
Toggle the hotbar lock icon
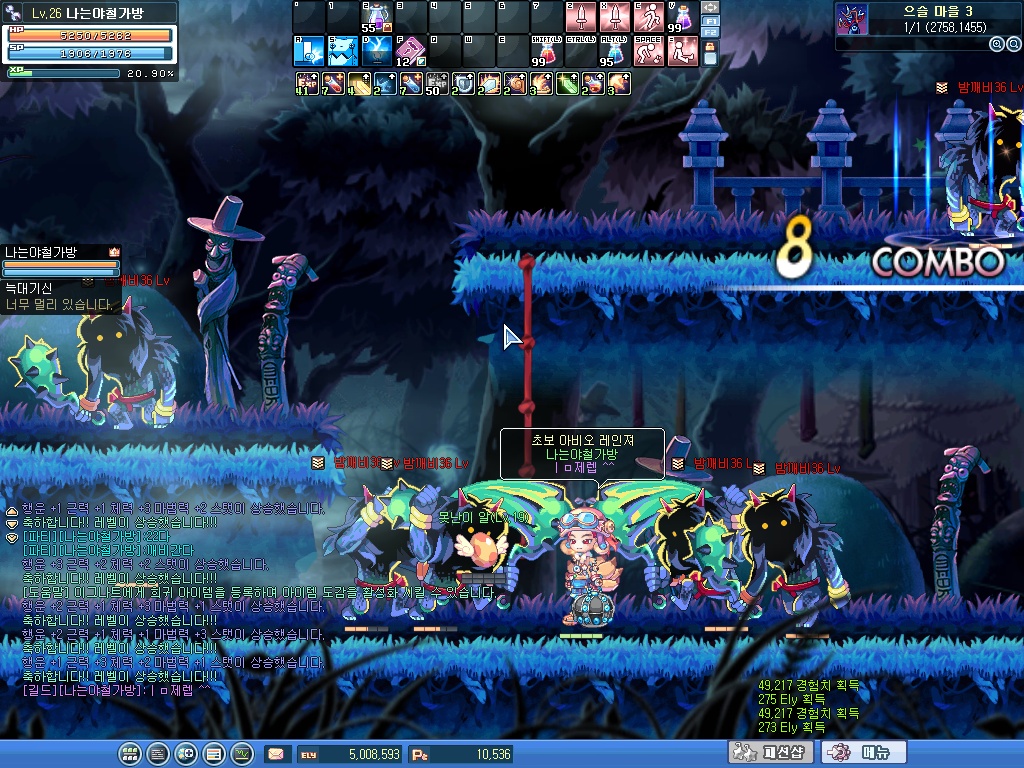[x=710, y=54]
